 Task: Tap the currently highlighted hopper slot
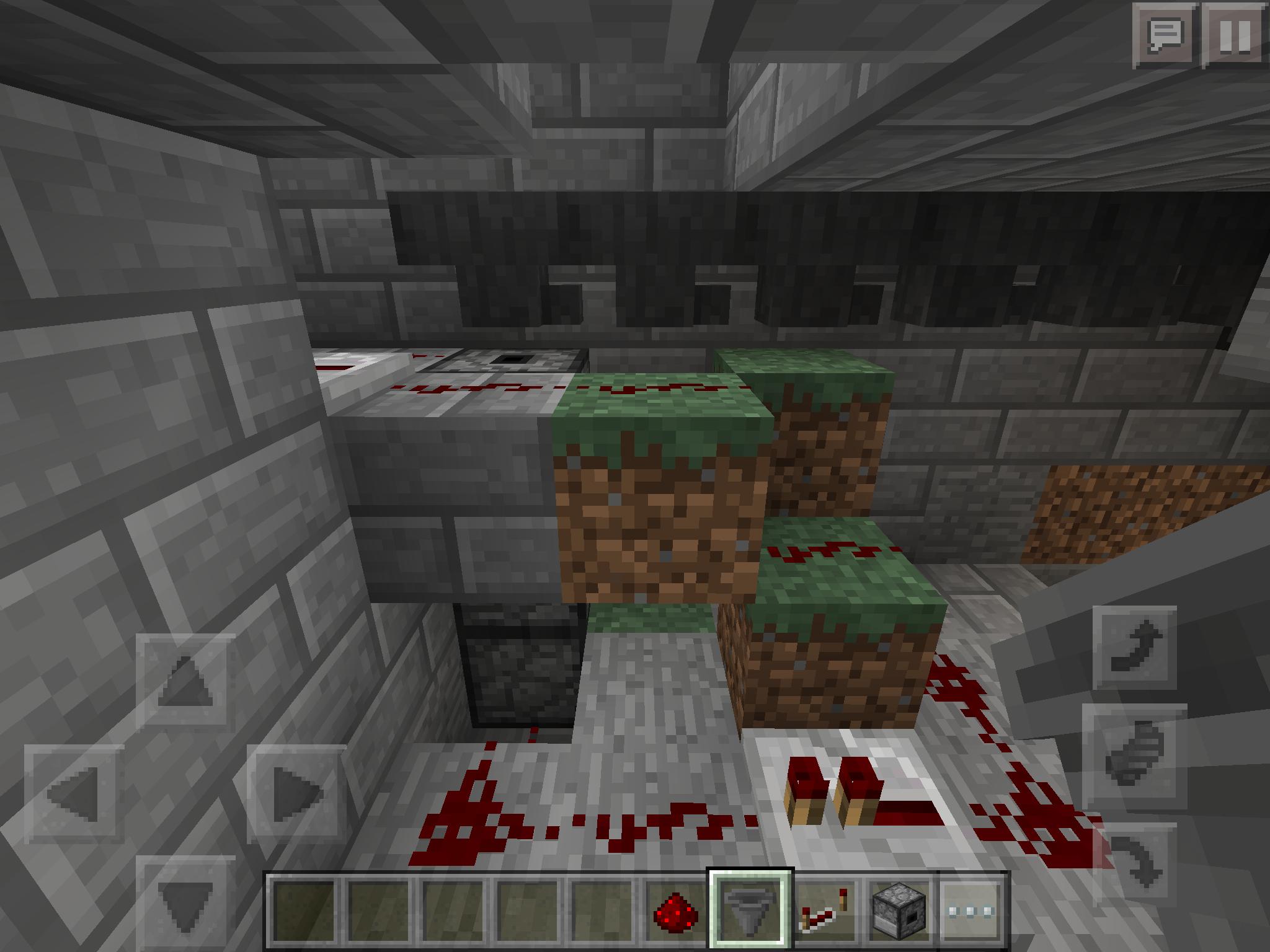point(747,915)
